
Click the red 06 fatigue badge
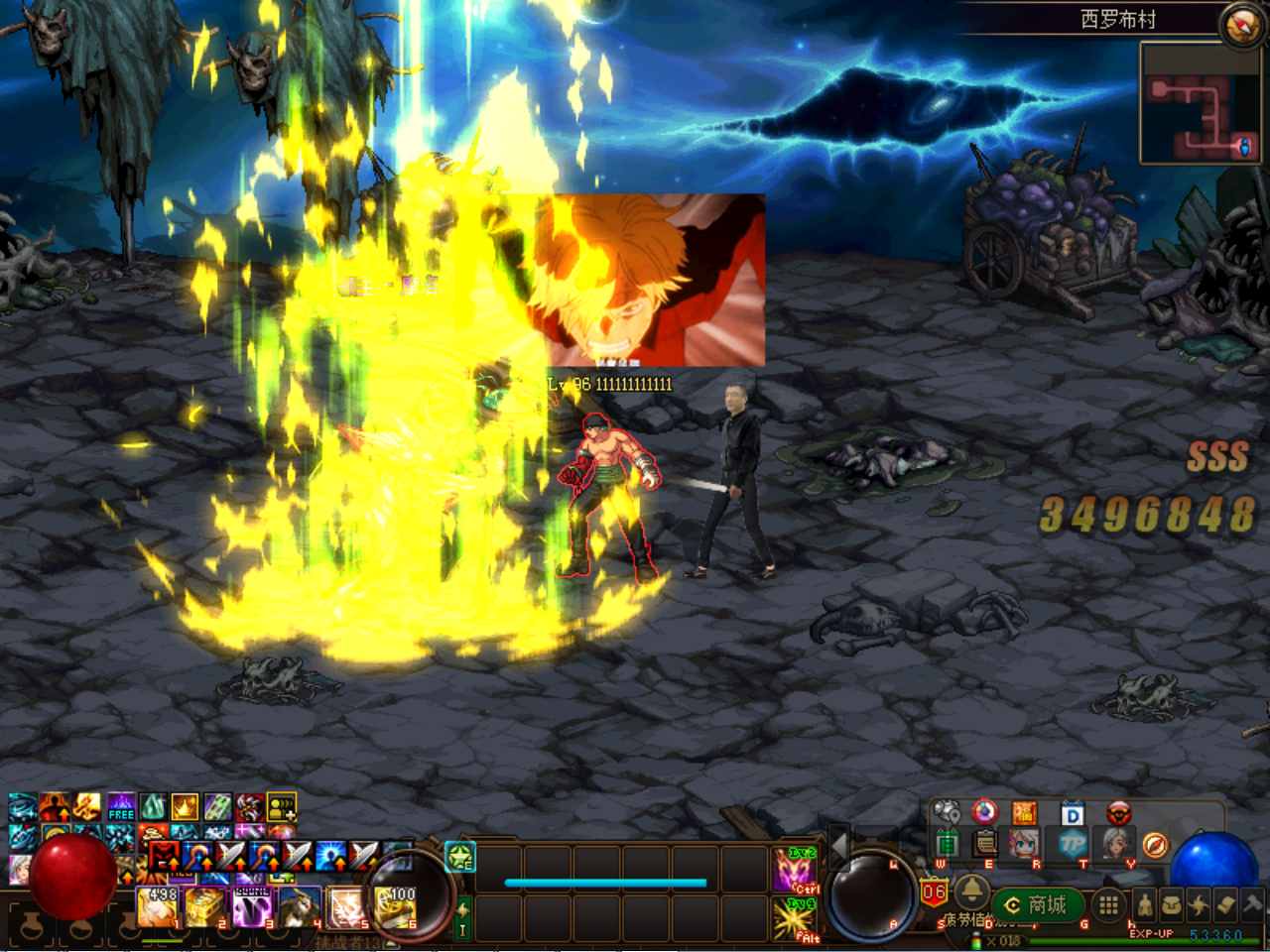tap(934, 892)
